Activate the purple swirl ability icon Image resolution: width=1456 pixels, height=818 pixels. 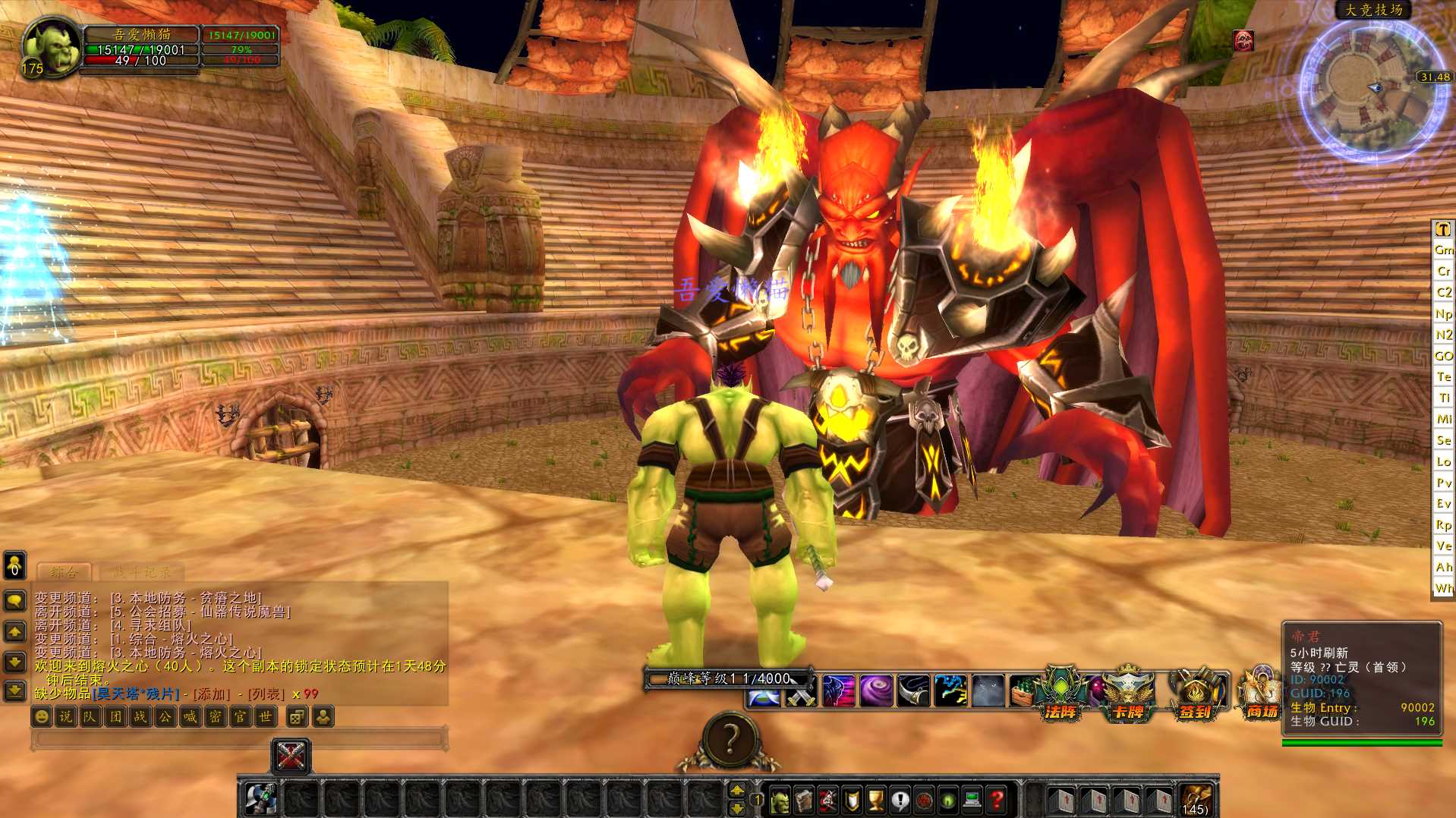875,692
